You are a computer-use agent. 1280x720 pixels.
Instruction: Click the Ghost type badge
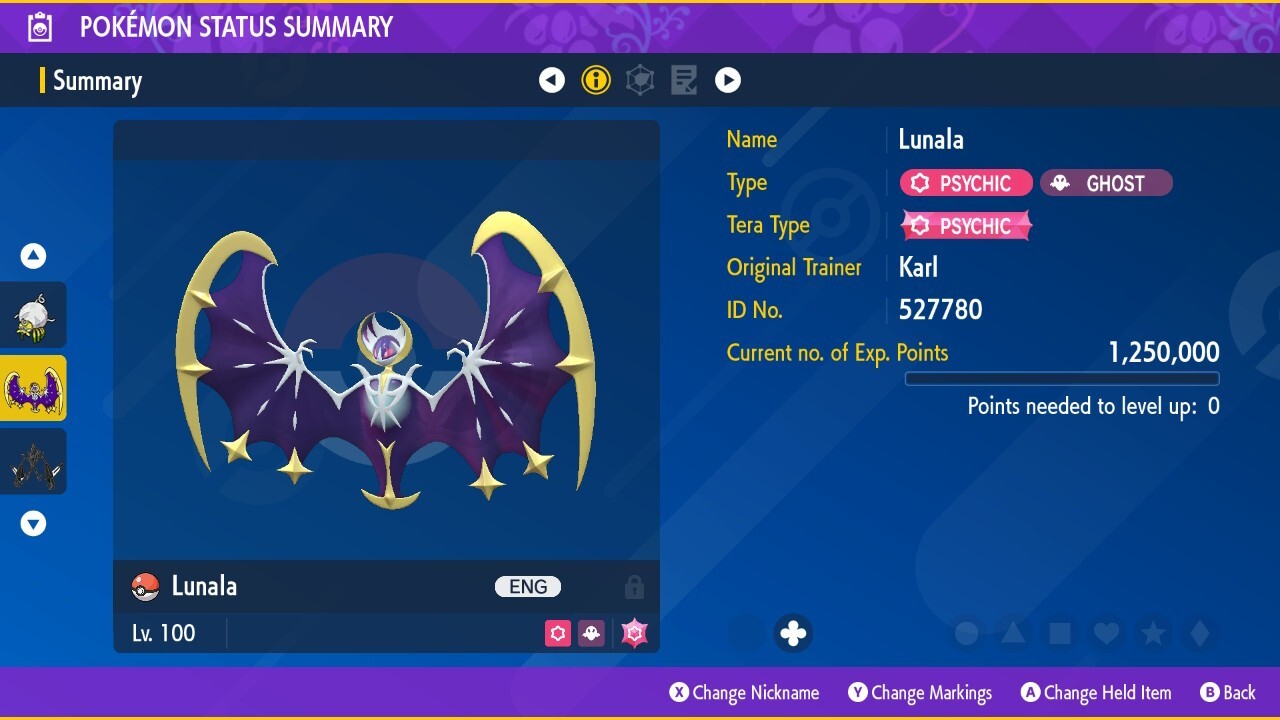pyautogui.click(x=1106, y=183)
